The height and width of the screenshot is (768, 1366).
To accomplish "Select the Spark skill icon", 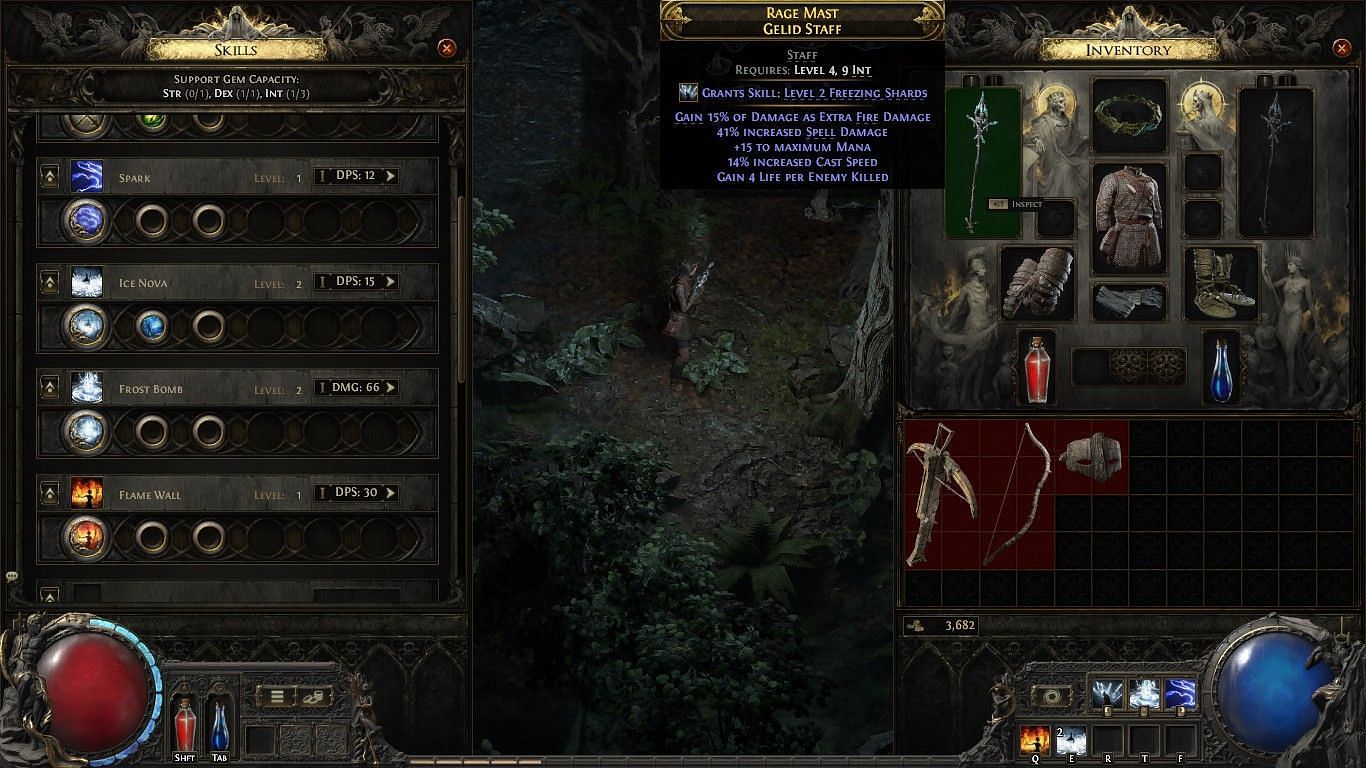I will (x=86, y=177).
